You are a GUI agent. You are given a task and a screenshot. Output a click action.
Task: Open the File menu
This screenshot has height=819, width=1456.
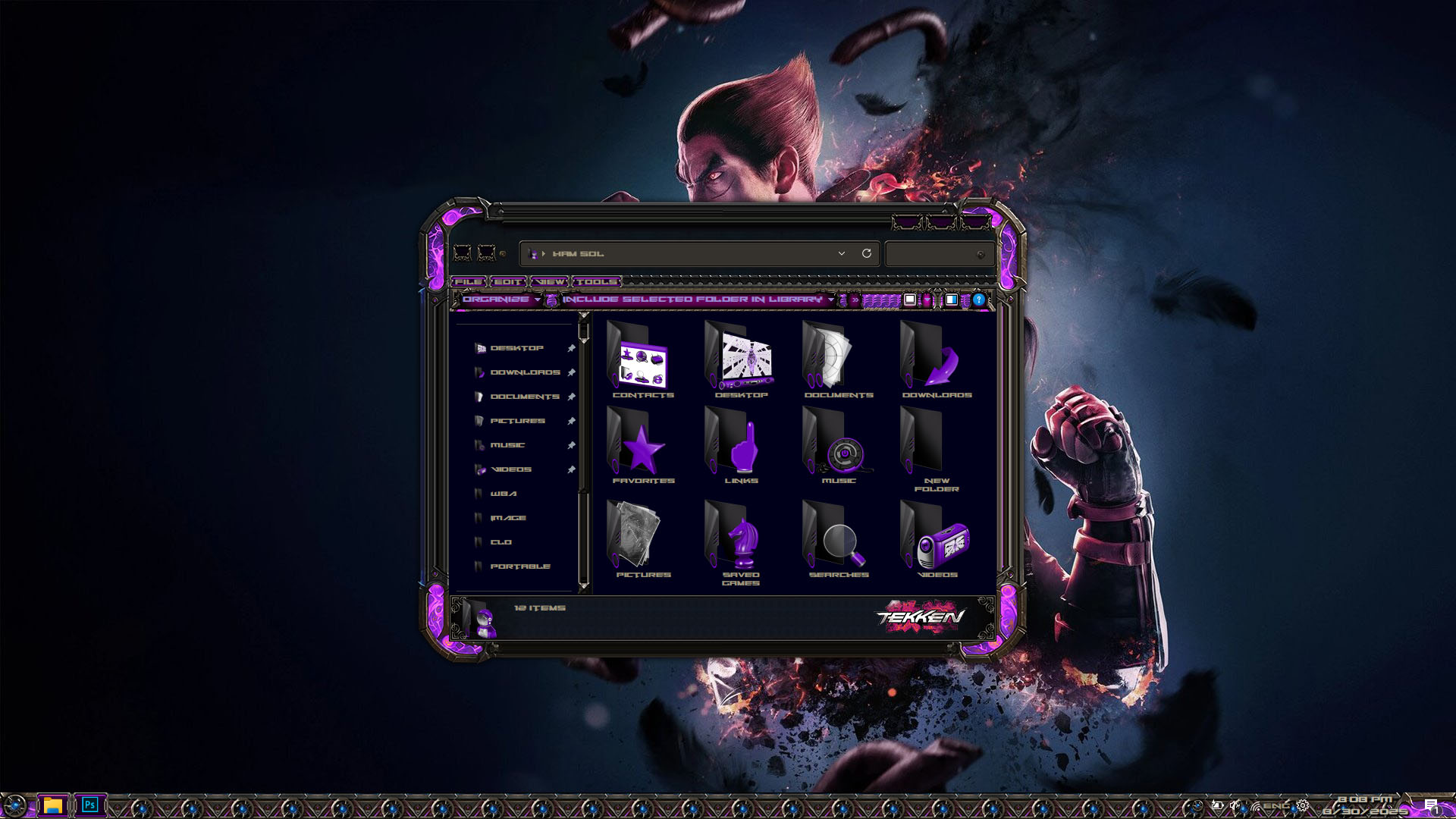tap(468, 282)
